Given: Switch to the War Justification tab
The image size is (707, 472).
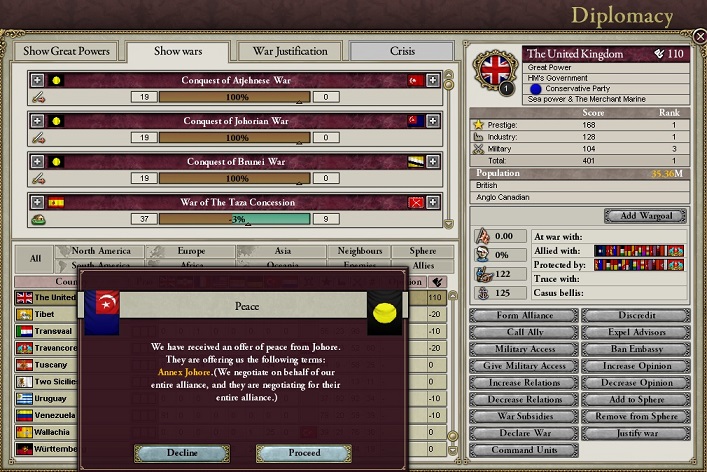Looking at the screenshot, I should 290,51.
